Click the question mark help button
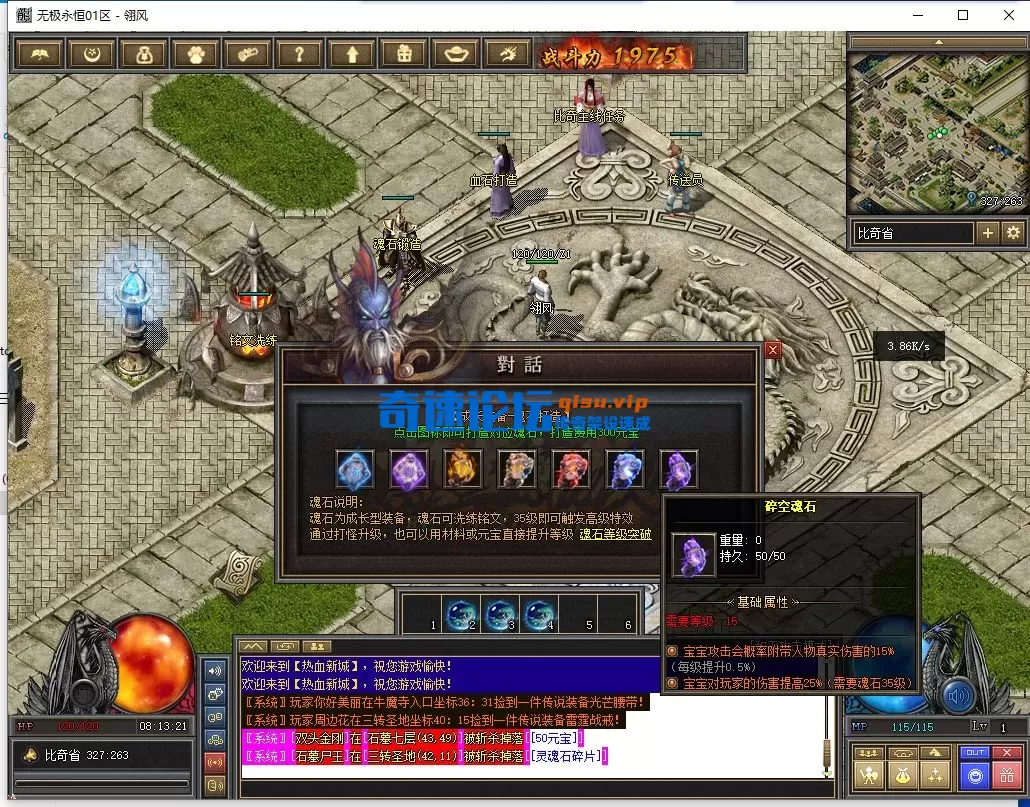This screenshot has height=807, width=1030. tap(300, 54)
